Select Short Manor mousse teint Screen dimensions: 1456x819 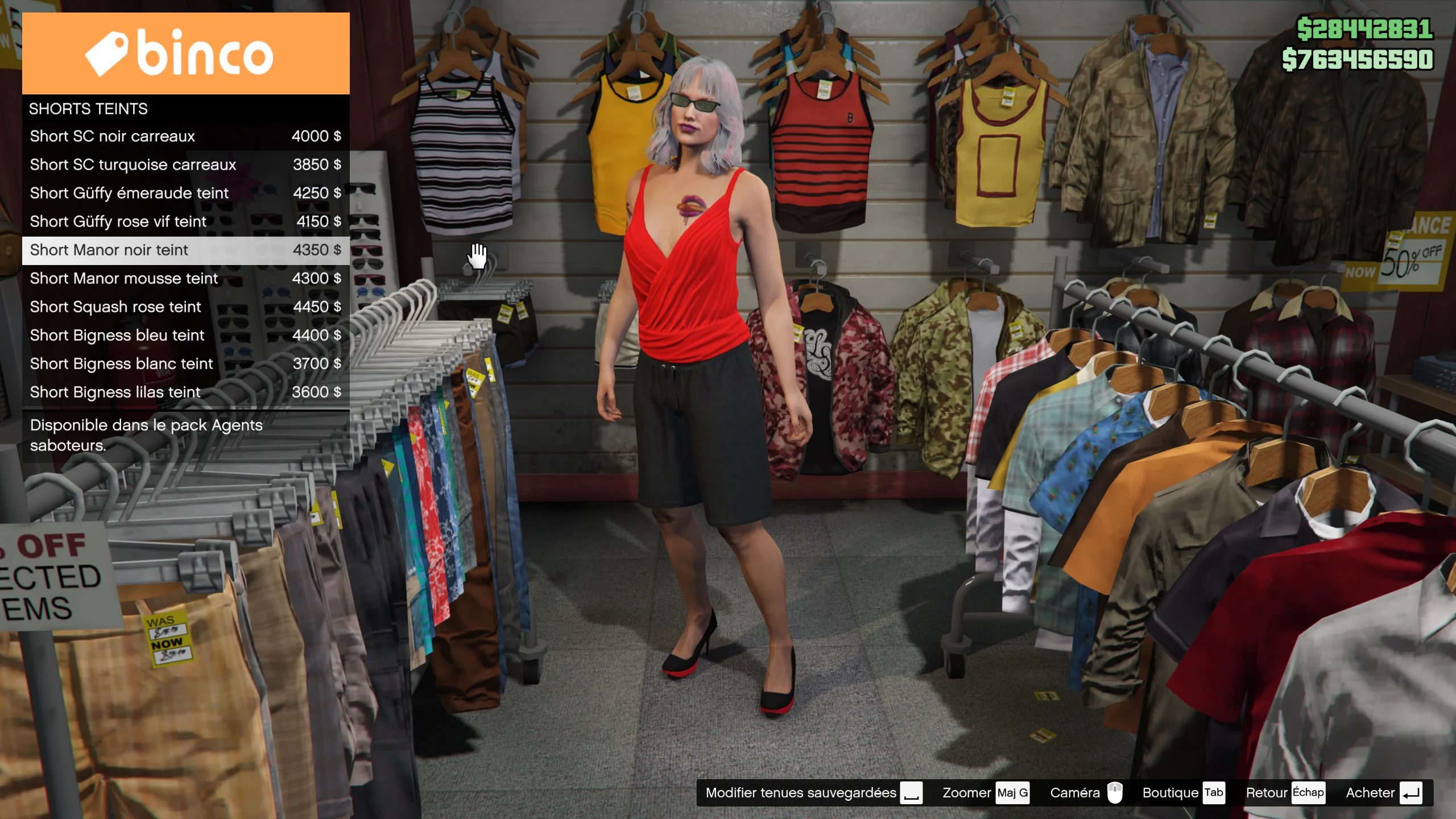(x=185, y=279)
